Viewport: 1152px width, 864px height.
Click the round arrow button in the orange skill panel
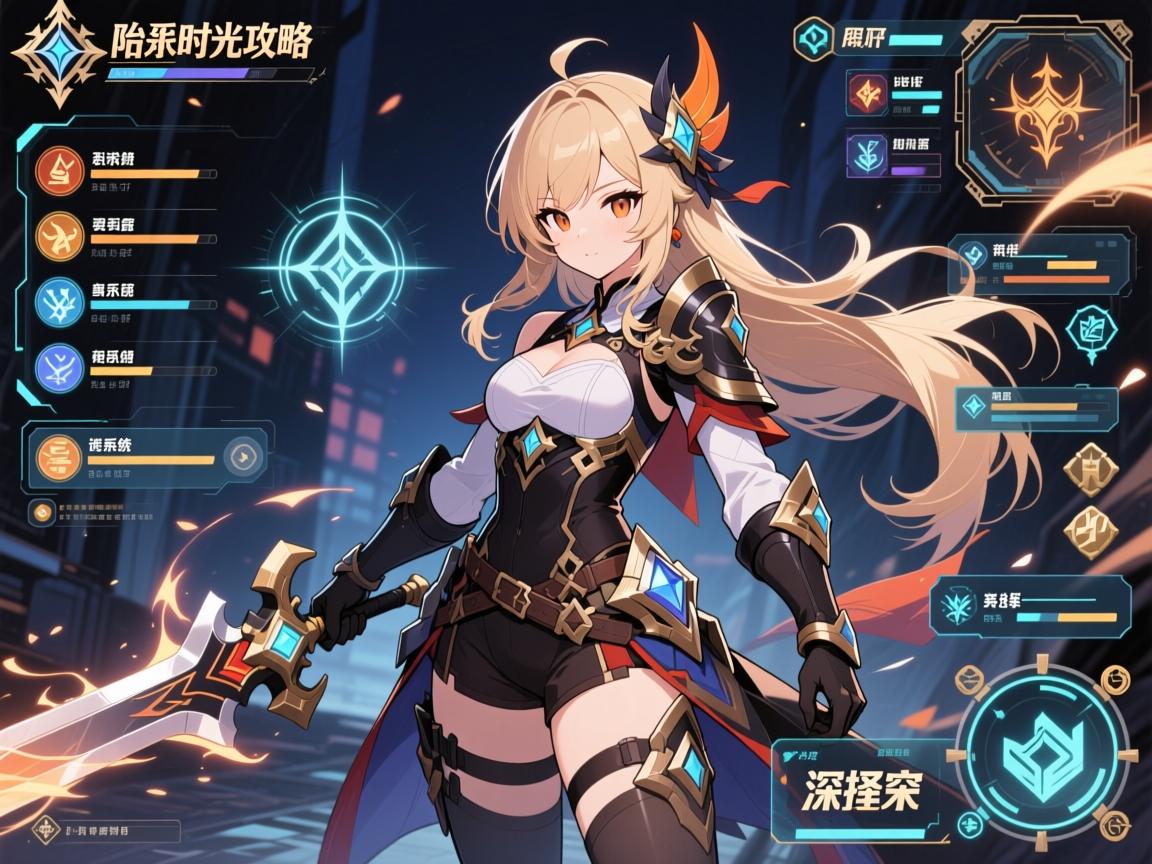click(241, 457)
